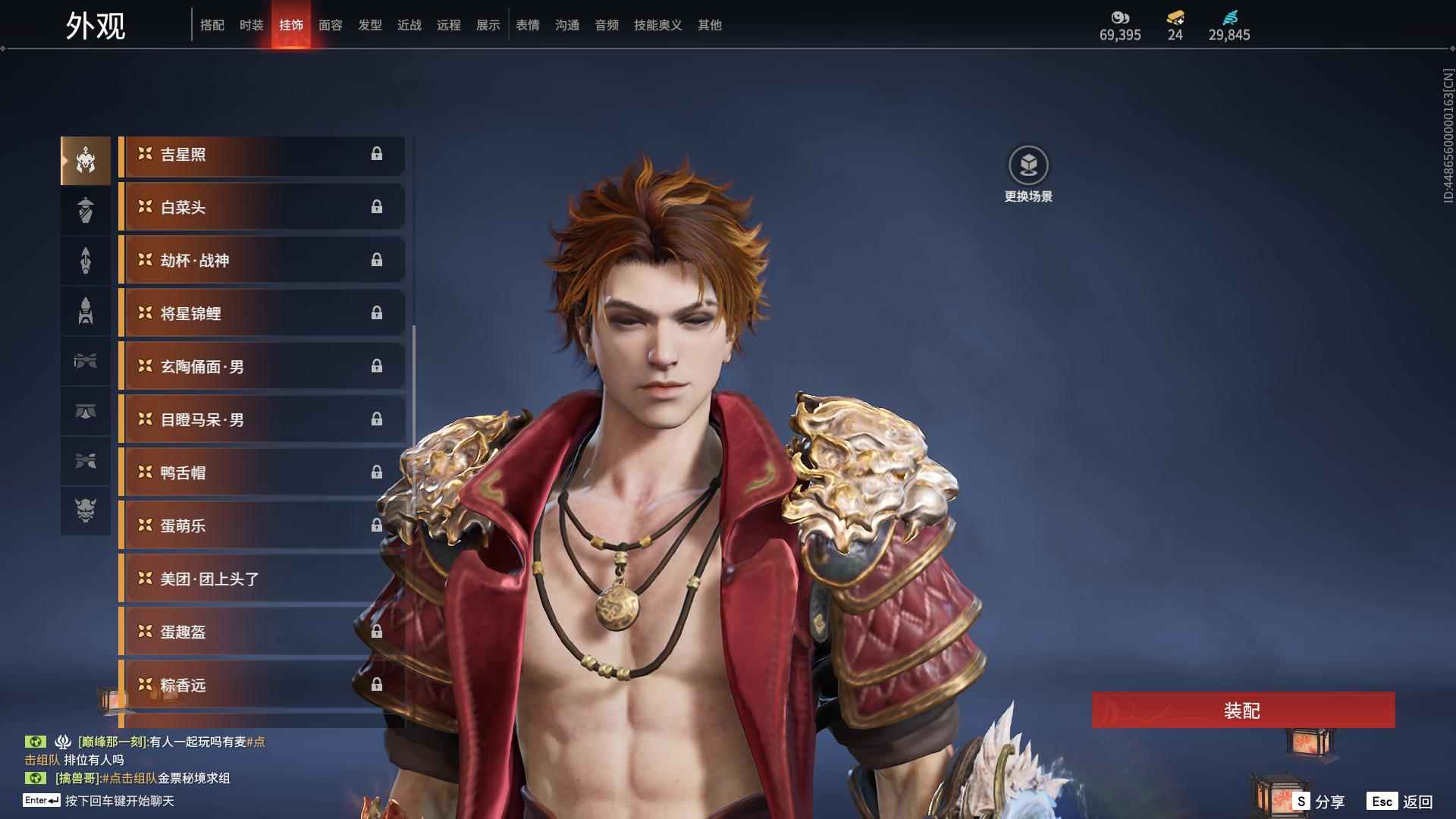Screen dimensions: 1456x819
Task: Switch to the 时装 tab
Action: point(251,25)
